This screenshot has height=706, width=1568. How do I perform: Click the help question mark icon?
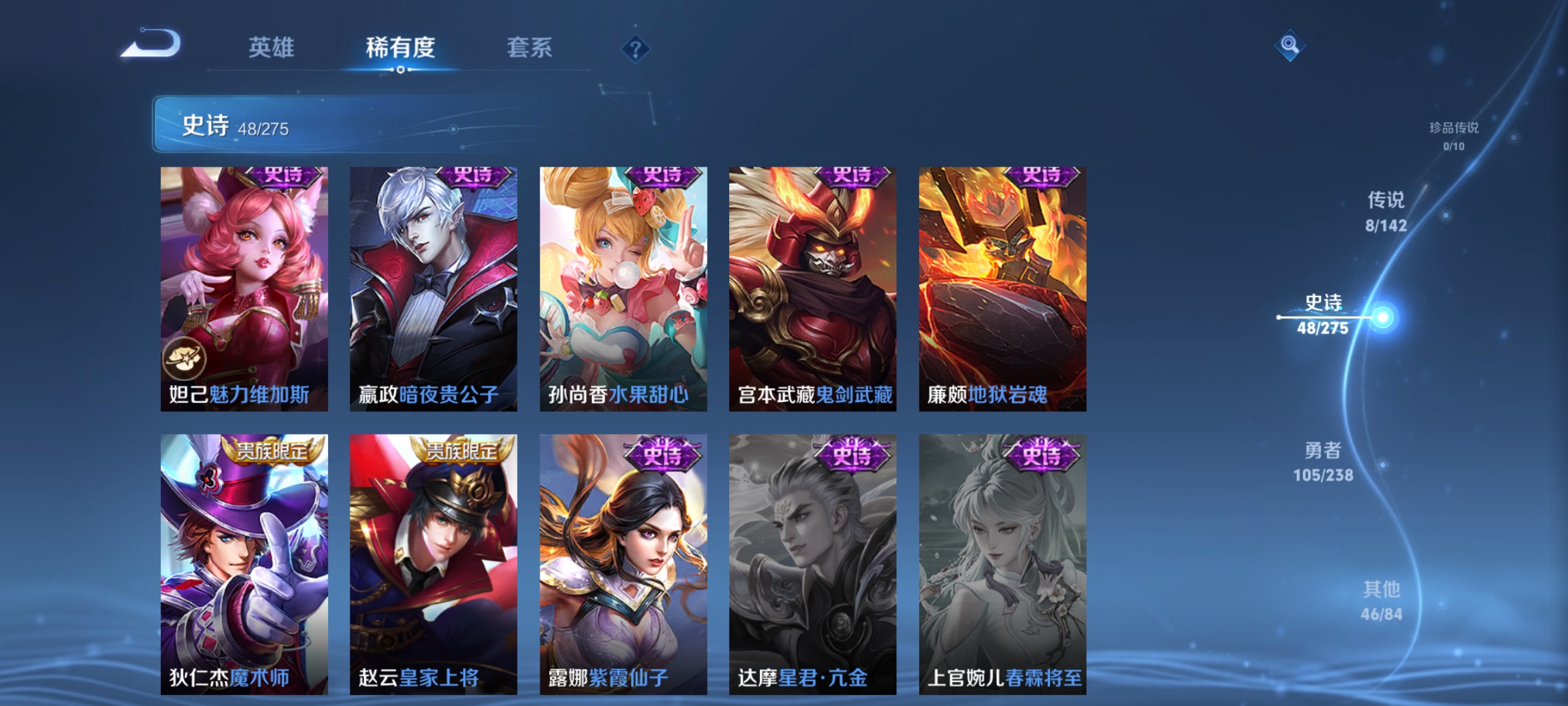pos(636,50)
